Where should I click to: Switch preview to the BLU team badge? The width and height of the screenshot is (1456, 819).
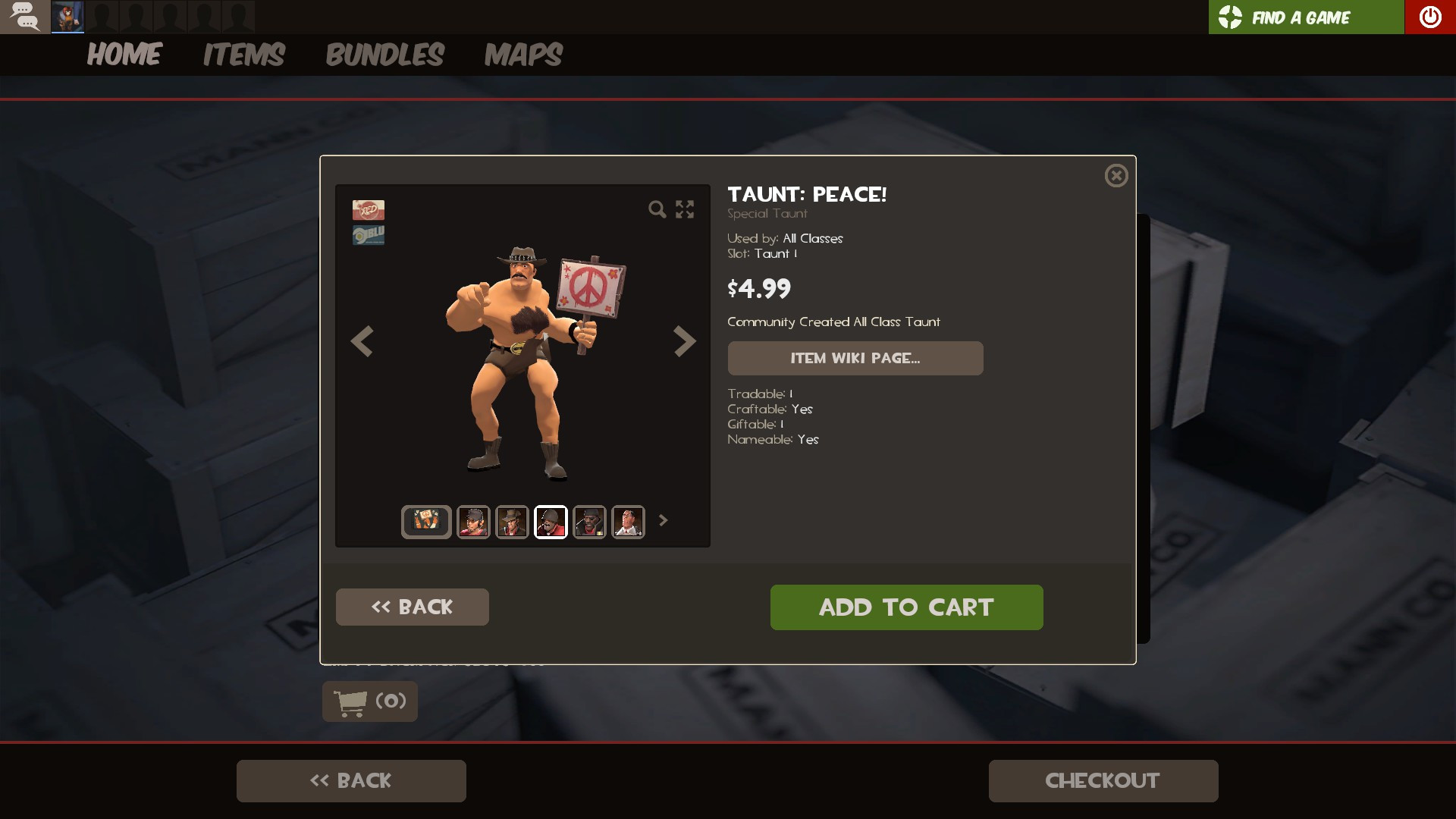point(368,234)
